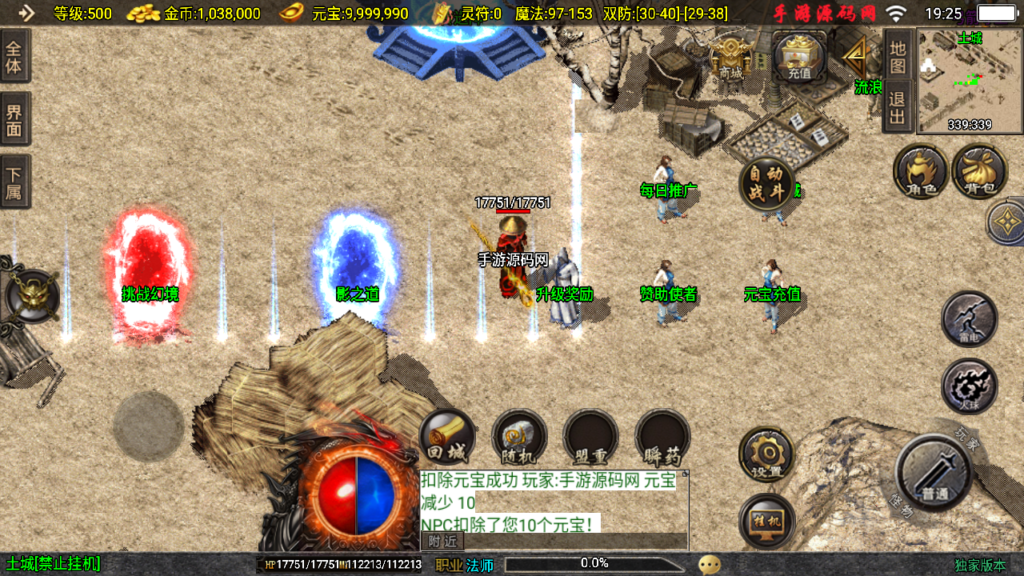The width and height of the screenshot is (1024, 576).
Task: Switch to the 全体 tab
Action: (x=15, y=56)
